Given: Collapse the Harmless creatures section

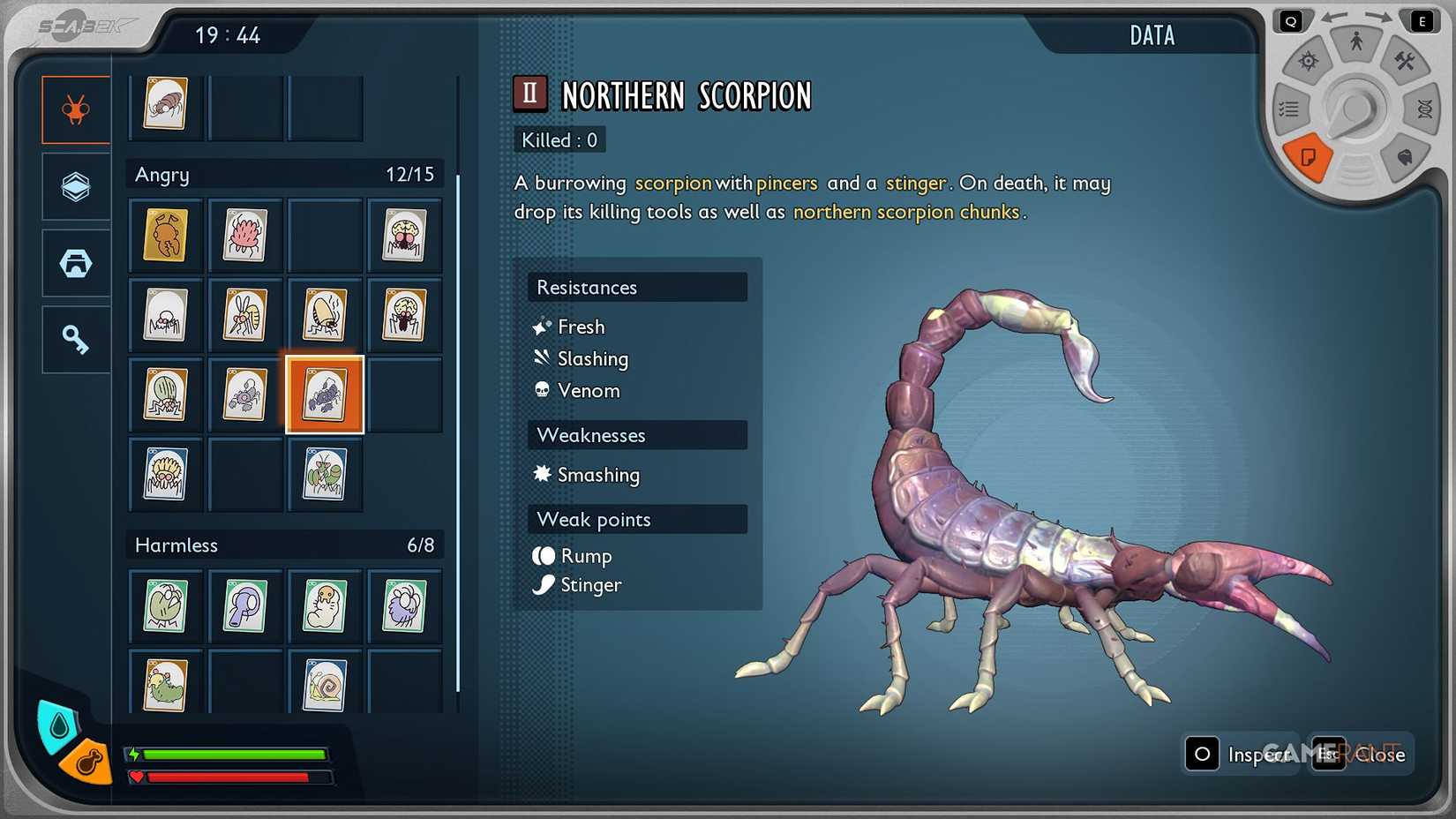Looking at the screenshot, I should coord(284,545).
